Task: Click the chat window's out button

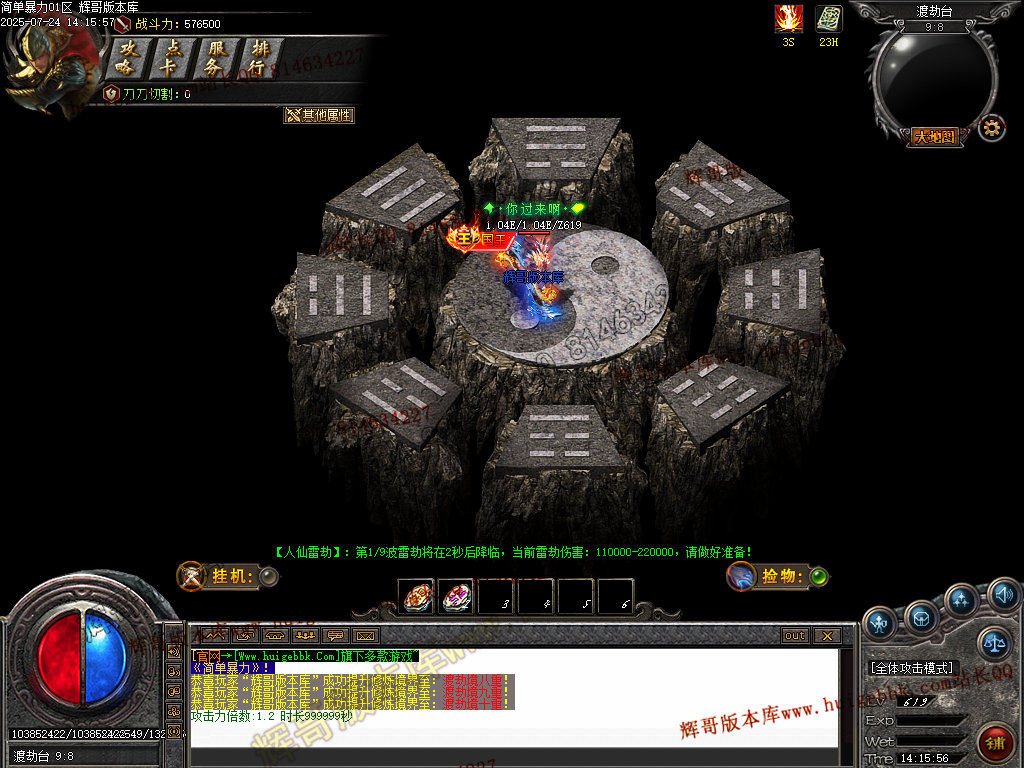Action: 795,635
